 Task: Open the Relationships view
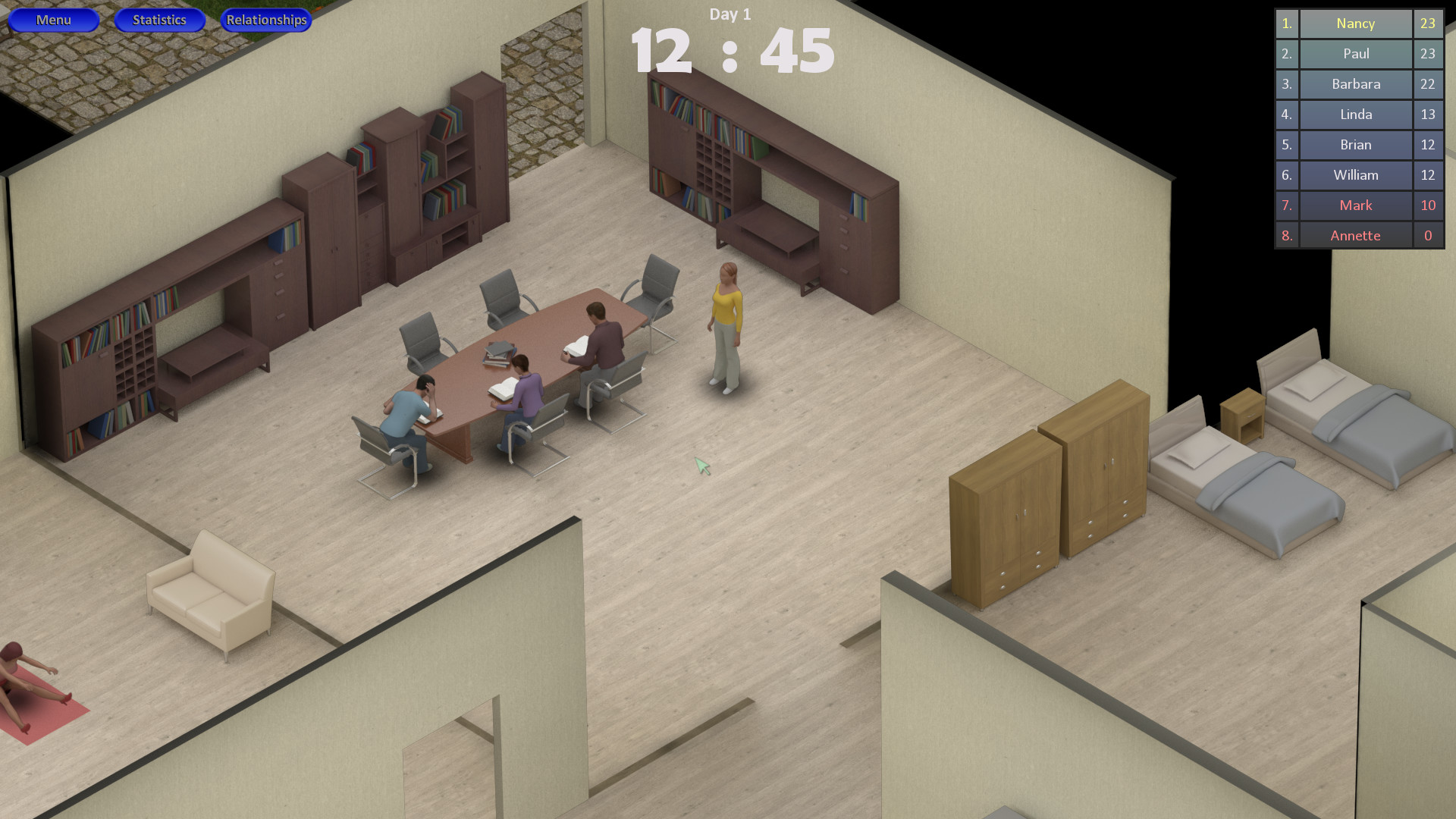click(265, 20)
